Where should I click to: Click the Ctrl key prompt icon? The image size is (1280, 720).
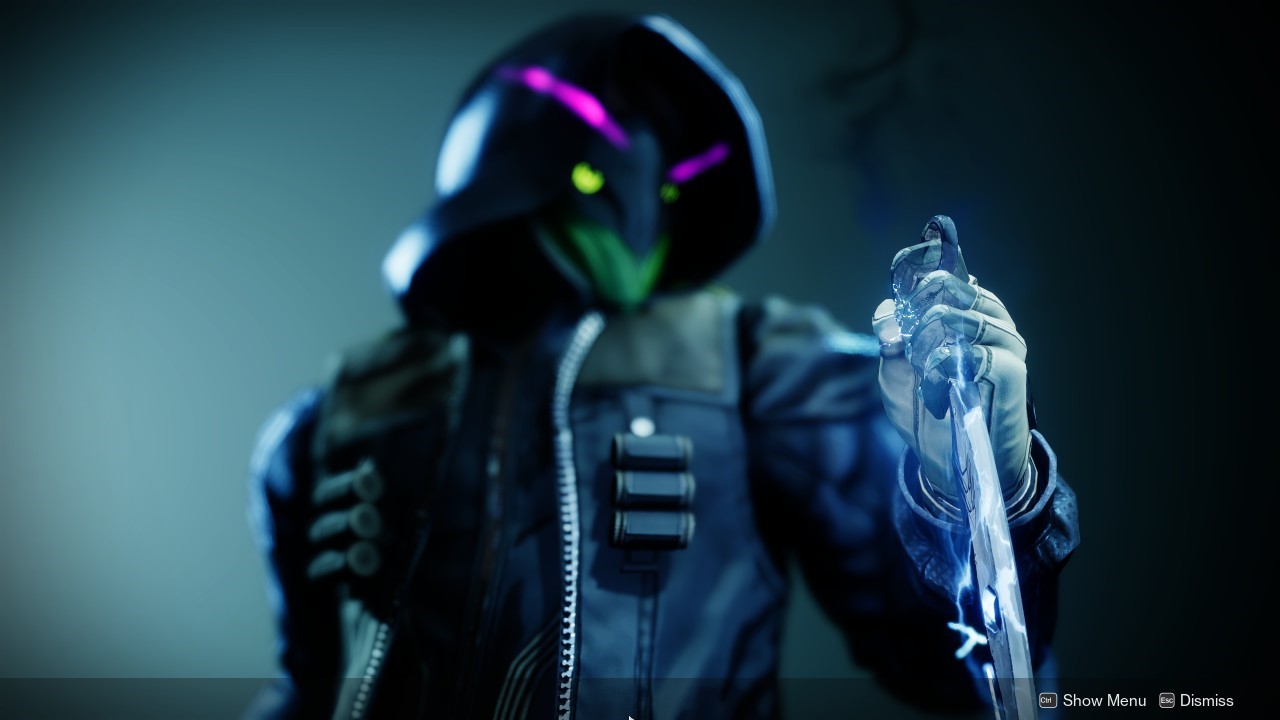[1046, 701]
